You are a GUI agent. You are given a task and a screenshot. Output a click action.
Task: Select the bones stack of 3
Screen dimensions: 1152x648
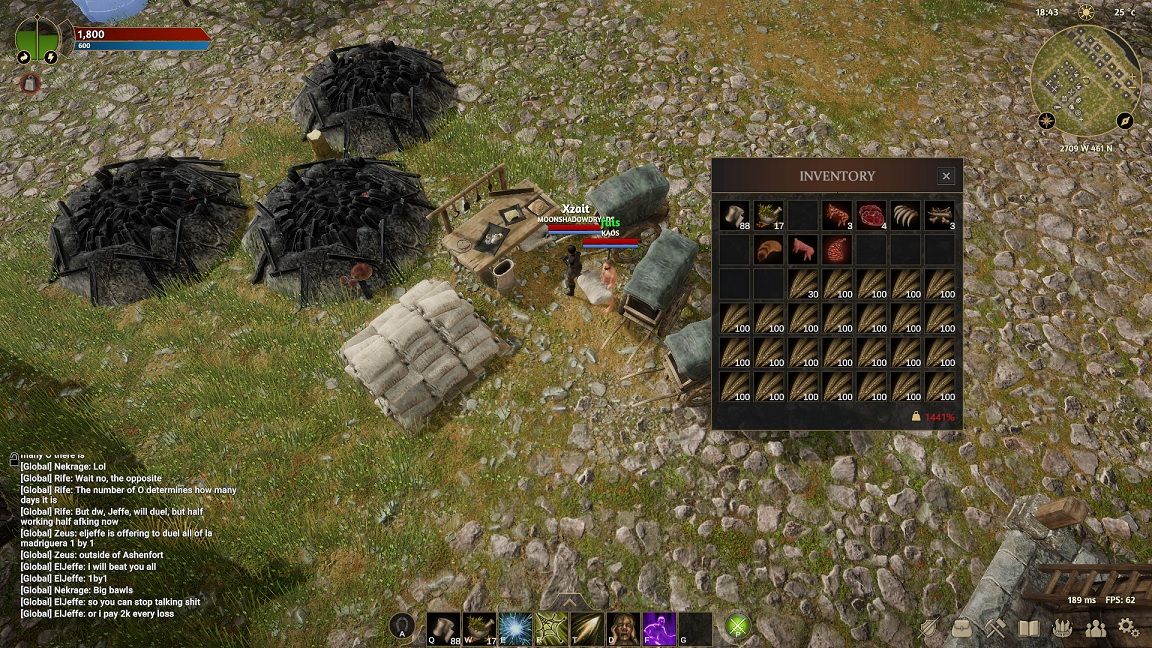pyautogui.click(x=940, y=216)
